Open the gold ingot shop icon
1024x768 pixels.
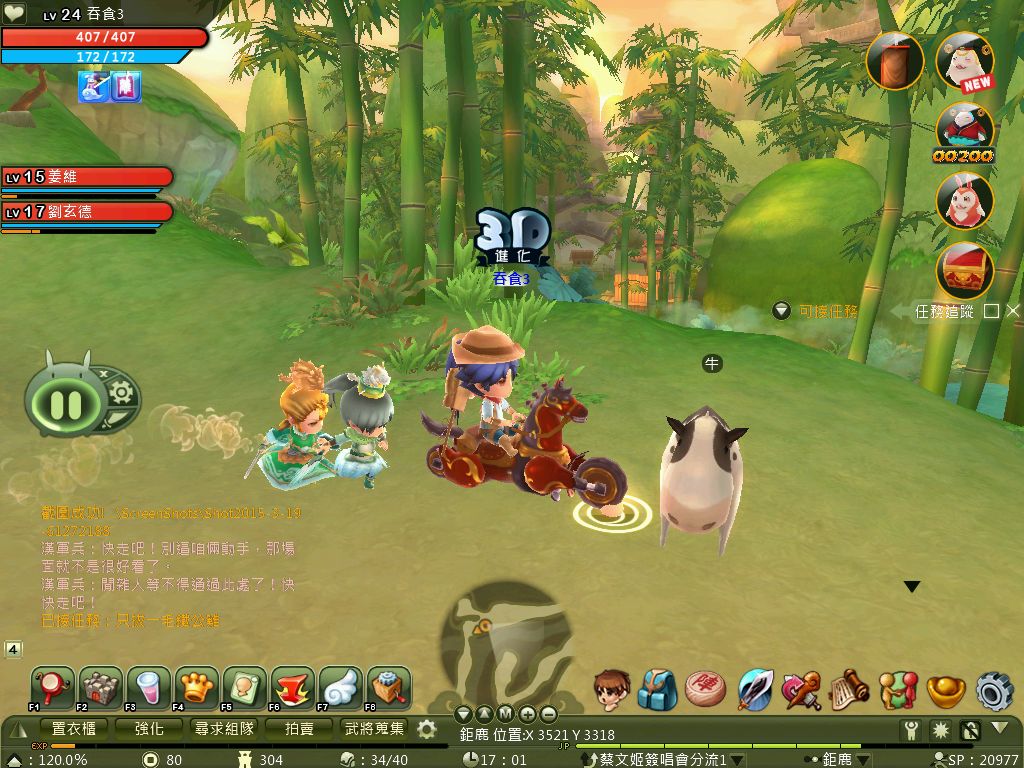pyautogui.click(x=945, y=690)
